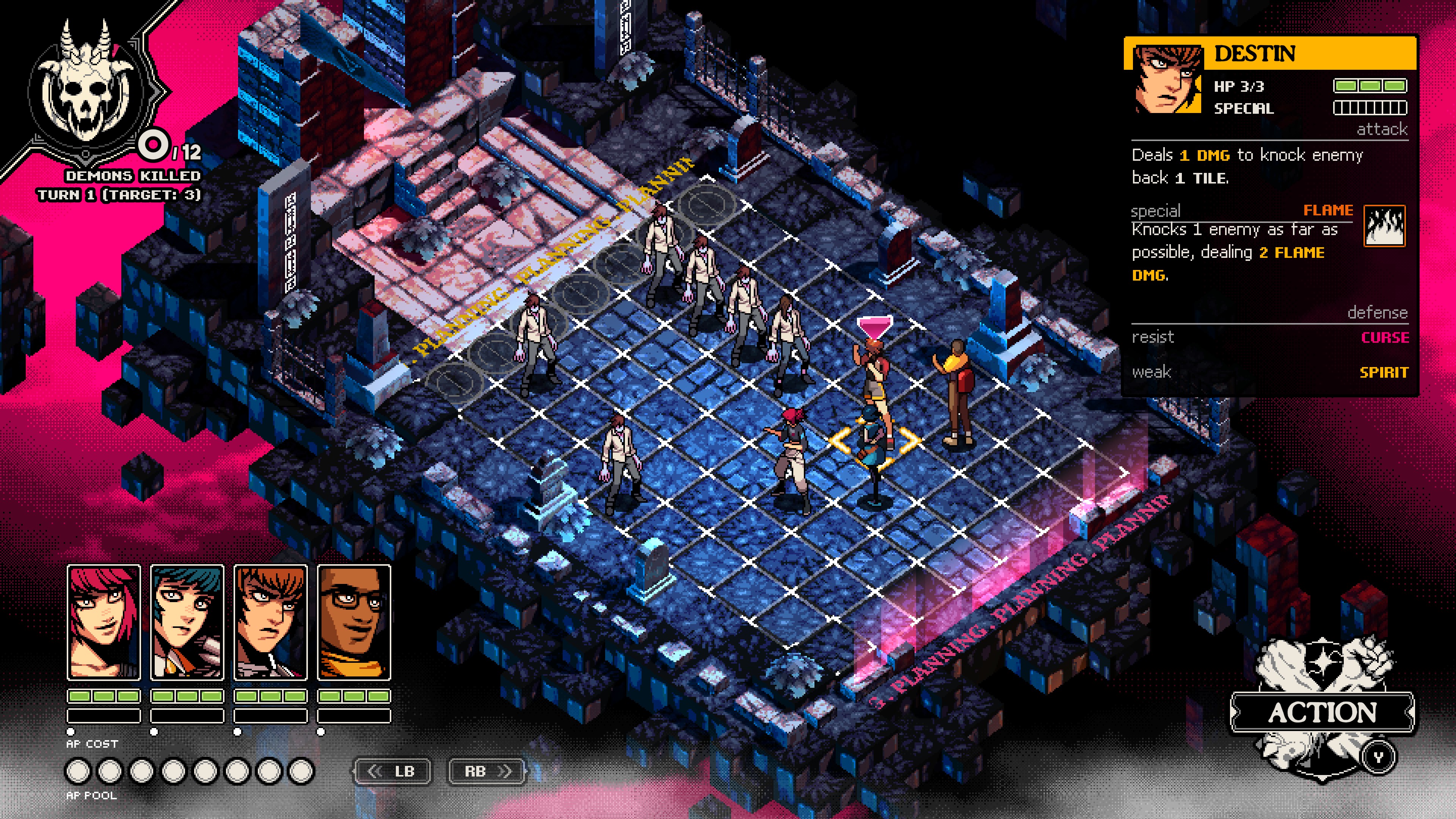Cycle to previous character with LB arrow

392,771
